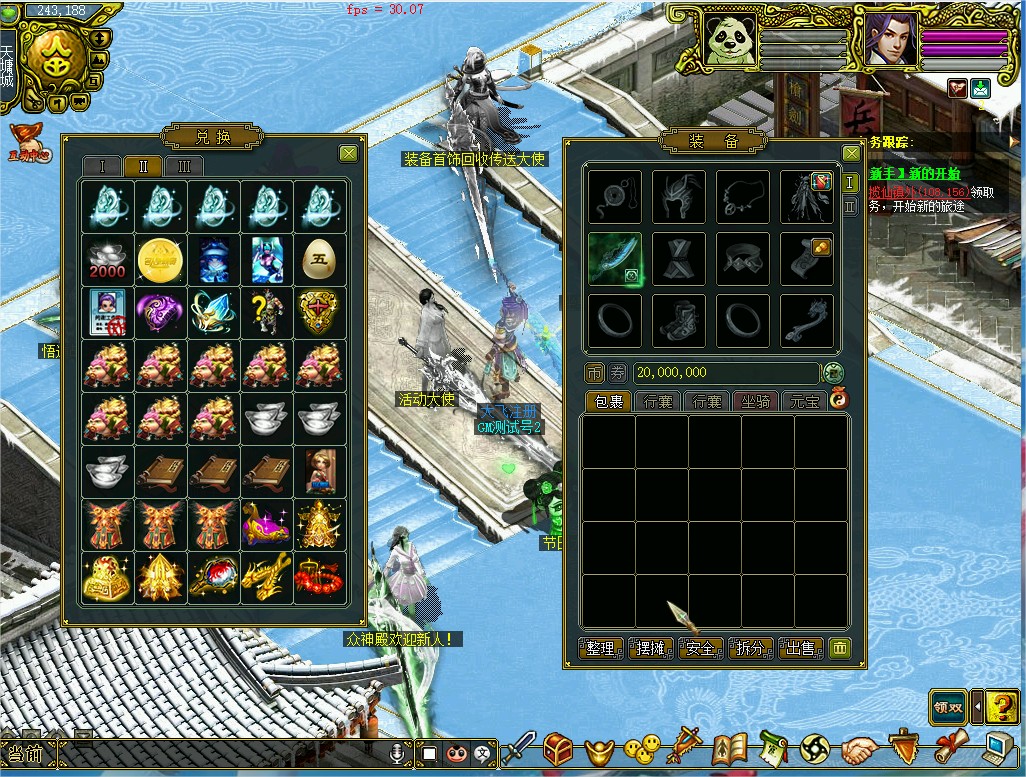Select the 2000 silver ingot item
This screenshot has height=777, width=1026.
point(108,260)
